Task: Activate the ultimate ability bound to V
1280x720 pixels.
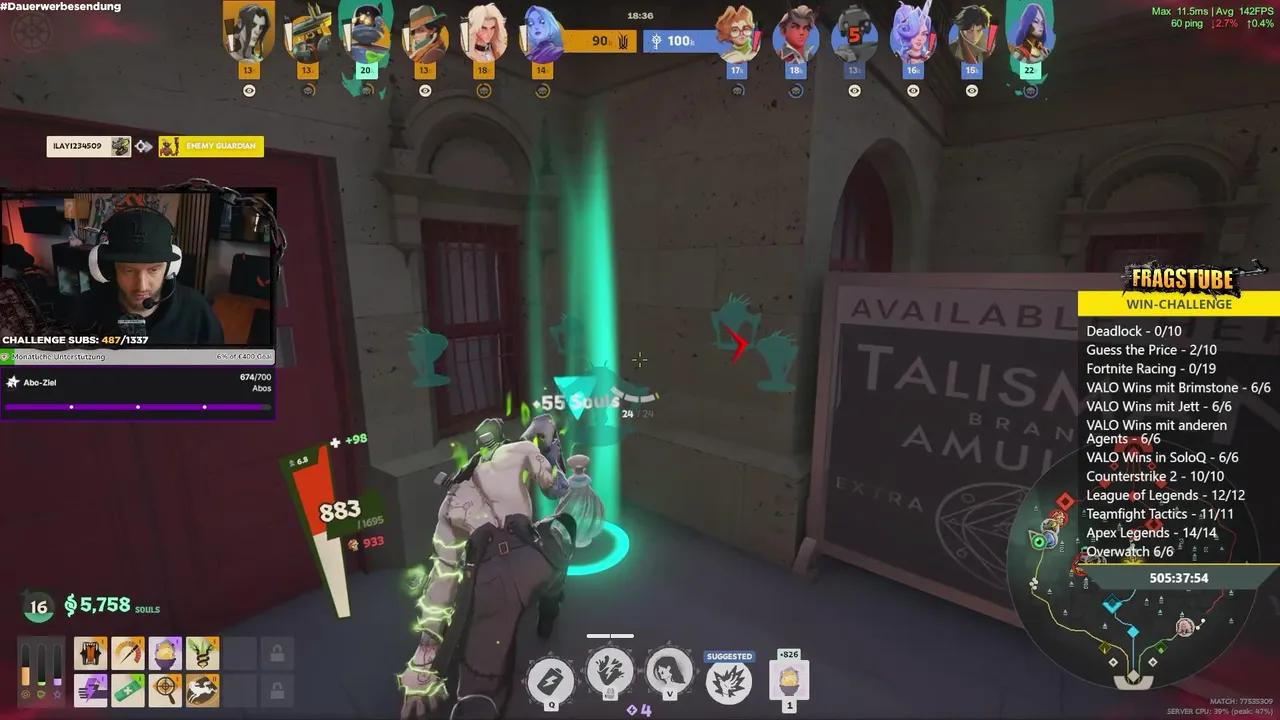Action: [669, 673]
